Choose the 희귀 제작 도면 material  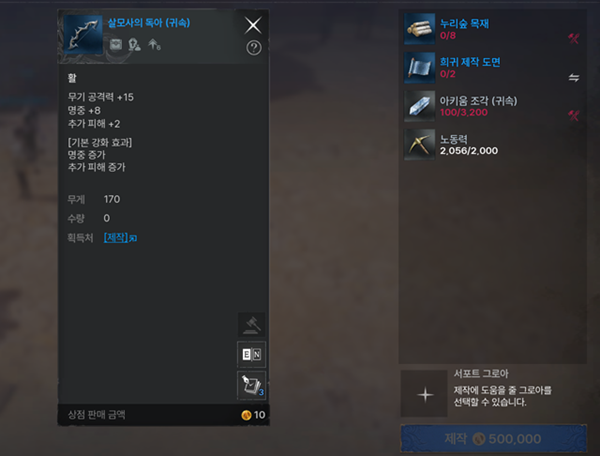(480, 68)
